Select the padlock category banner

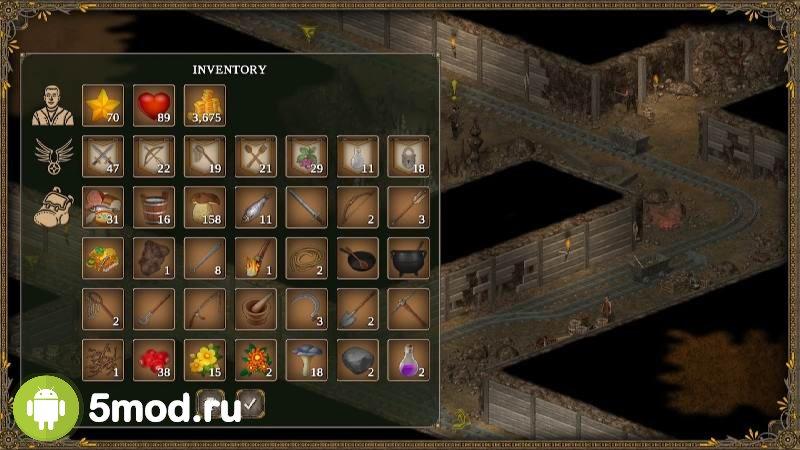[408, 156]
